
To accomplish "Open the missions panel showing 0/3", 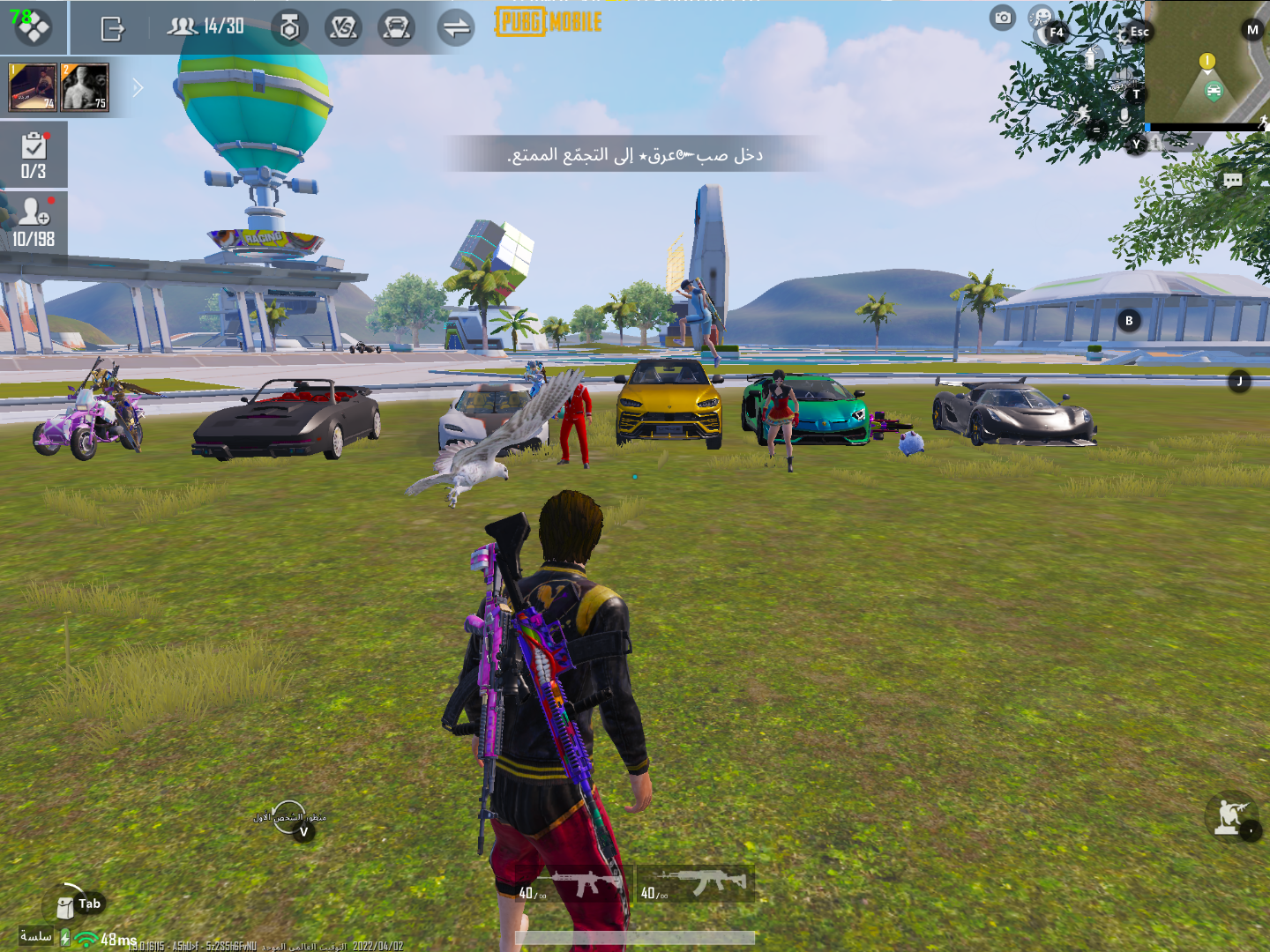I will pos(35,152).
